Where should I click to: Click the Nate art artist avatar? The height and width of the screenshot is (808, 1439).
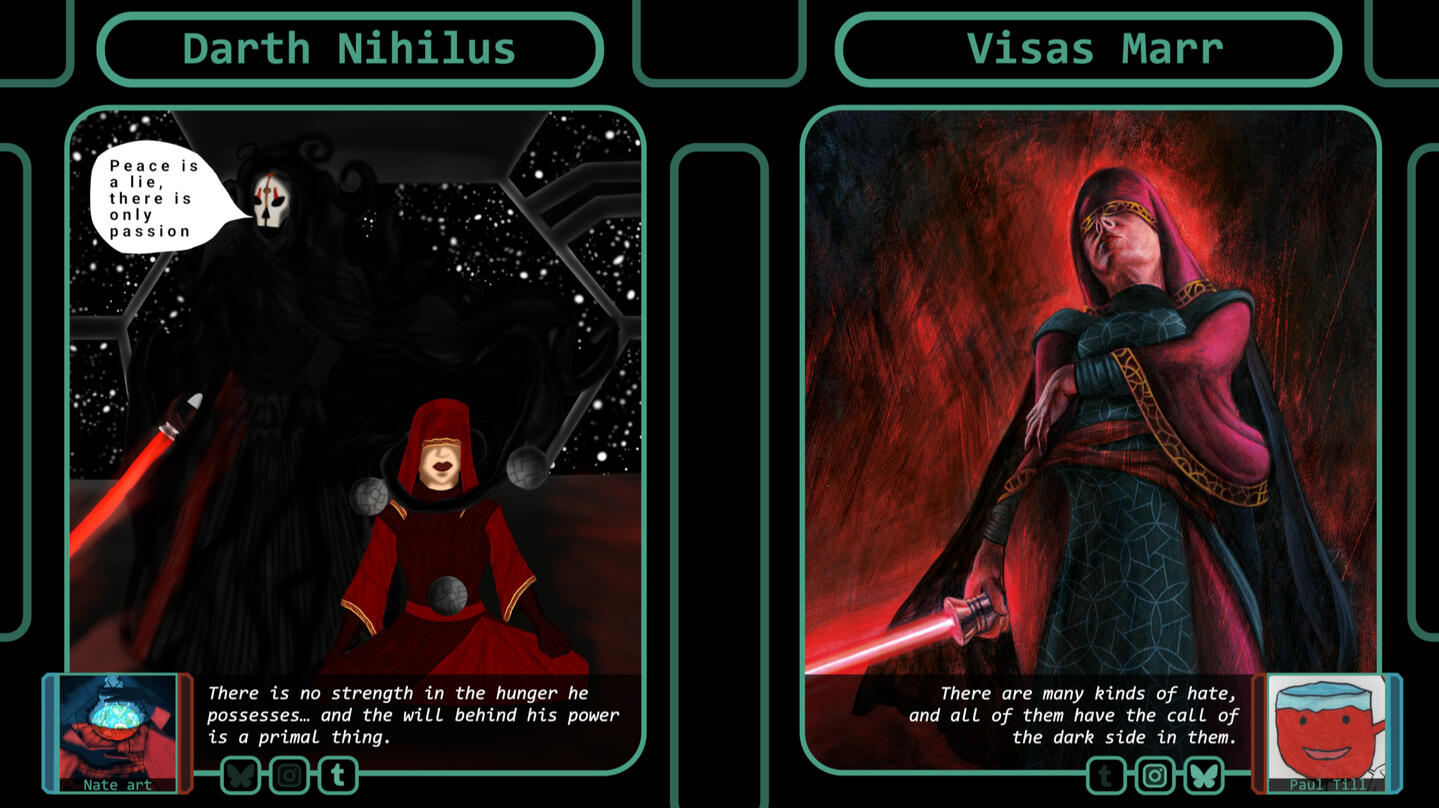pos(118,728)
